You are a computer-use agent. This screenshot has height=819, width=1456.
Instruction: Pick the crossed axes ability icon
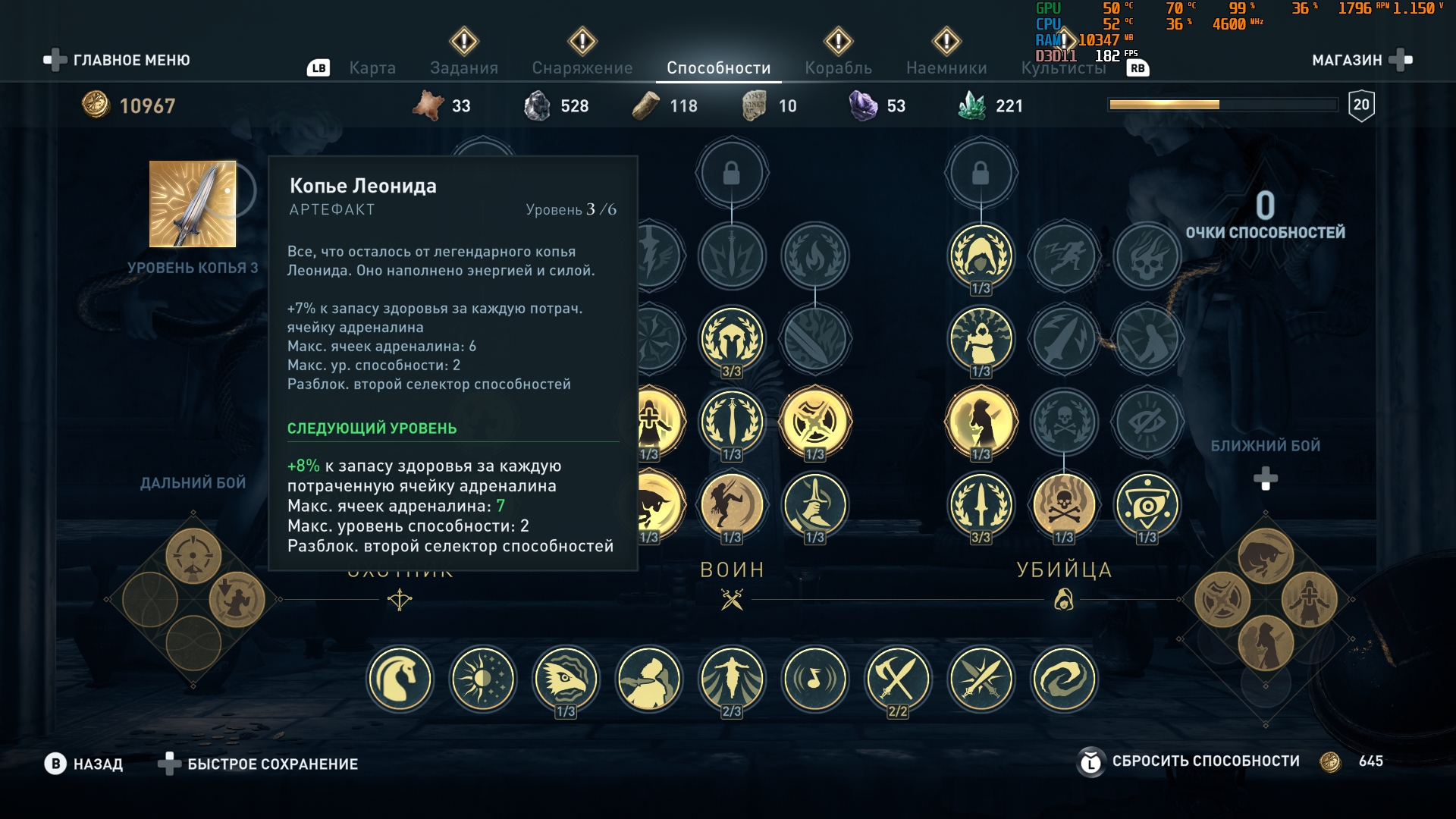pos(897,679)
